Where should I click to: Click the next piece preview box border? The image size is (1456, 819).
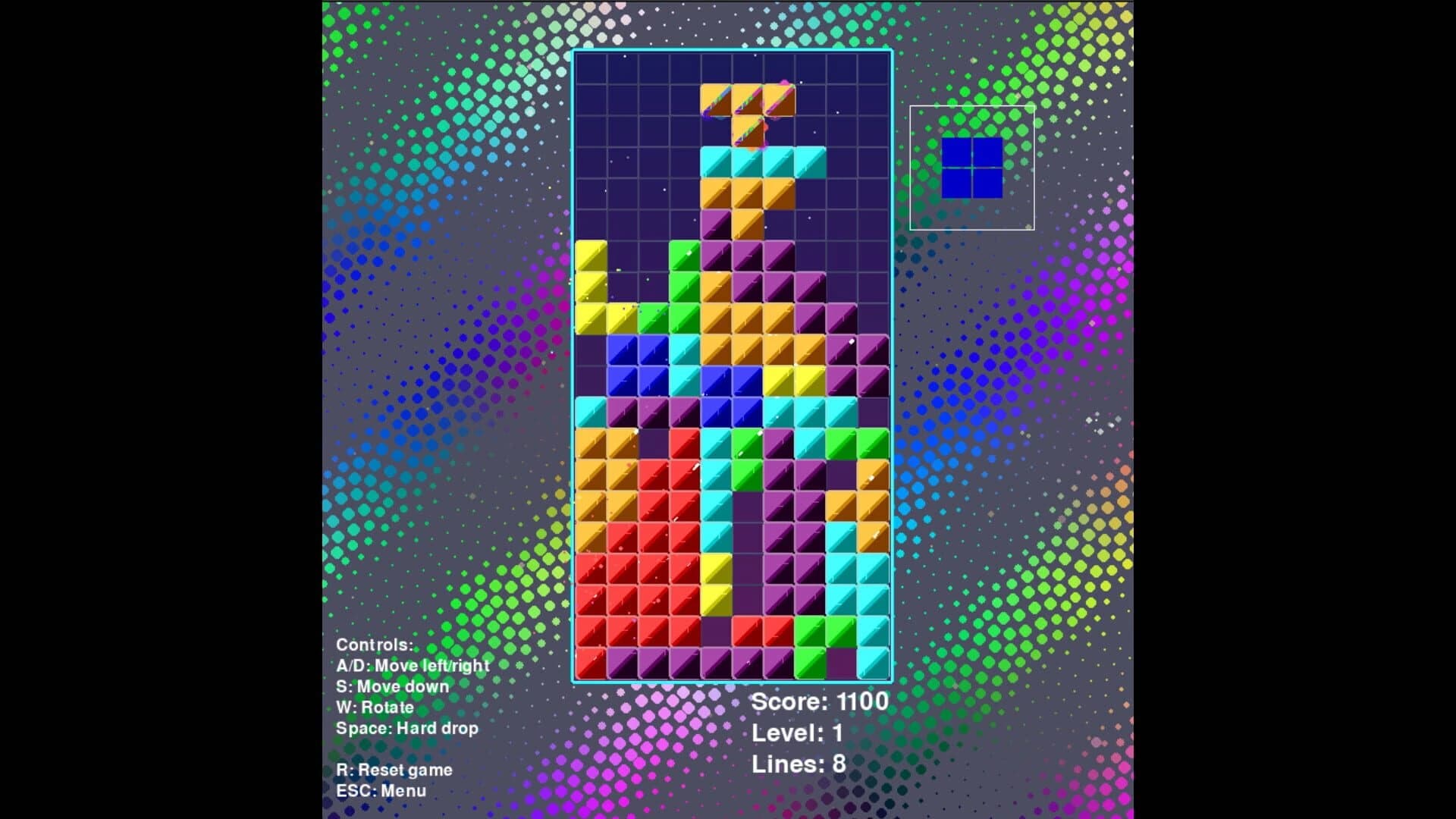pos(973,107)
